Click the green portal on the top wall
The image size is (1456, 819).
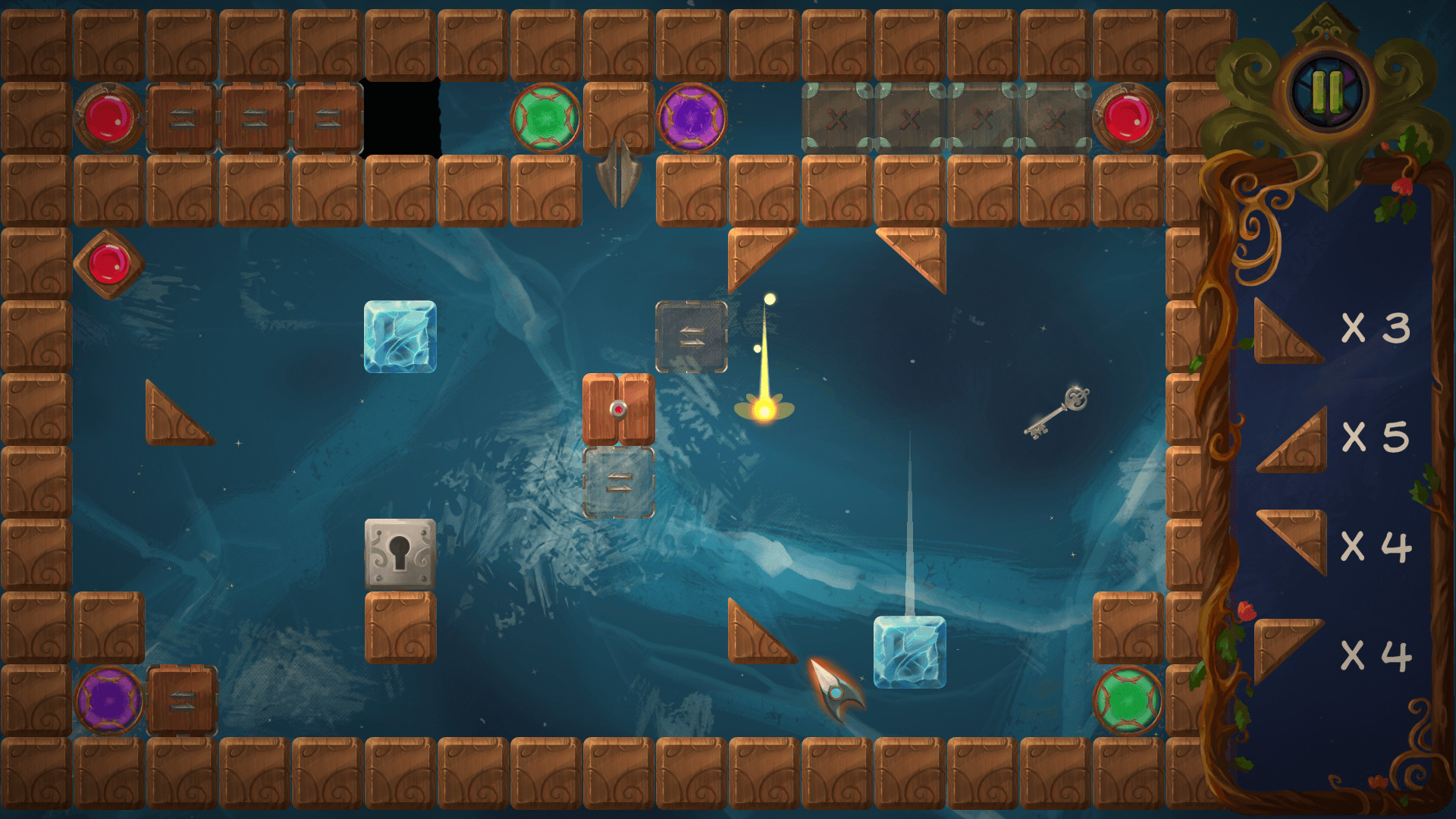[544, 118]
